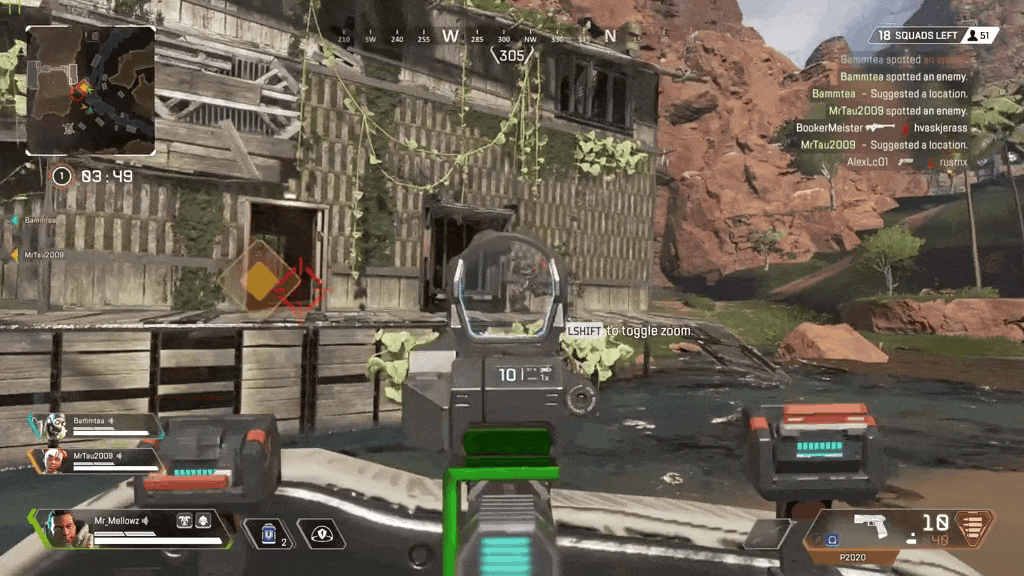Click the helmet icon beside Mr_Mellowz's name

click(202, 521)
